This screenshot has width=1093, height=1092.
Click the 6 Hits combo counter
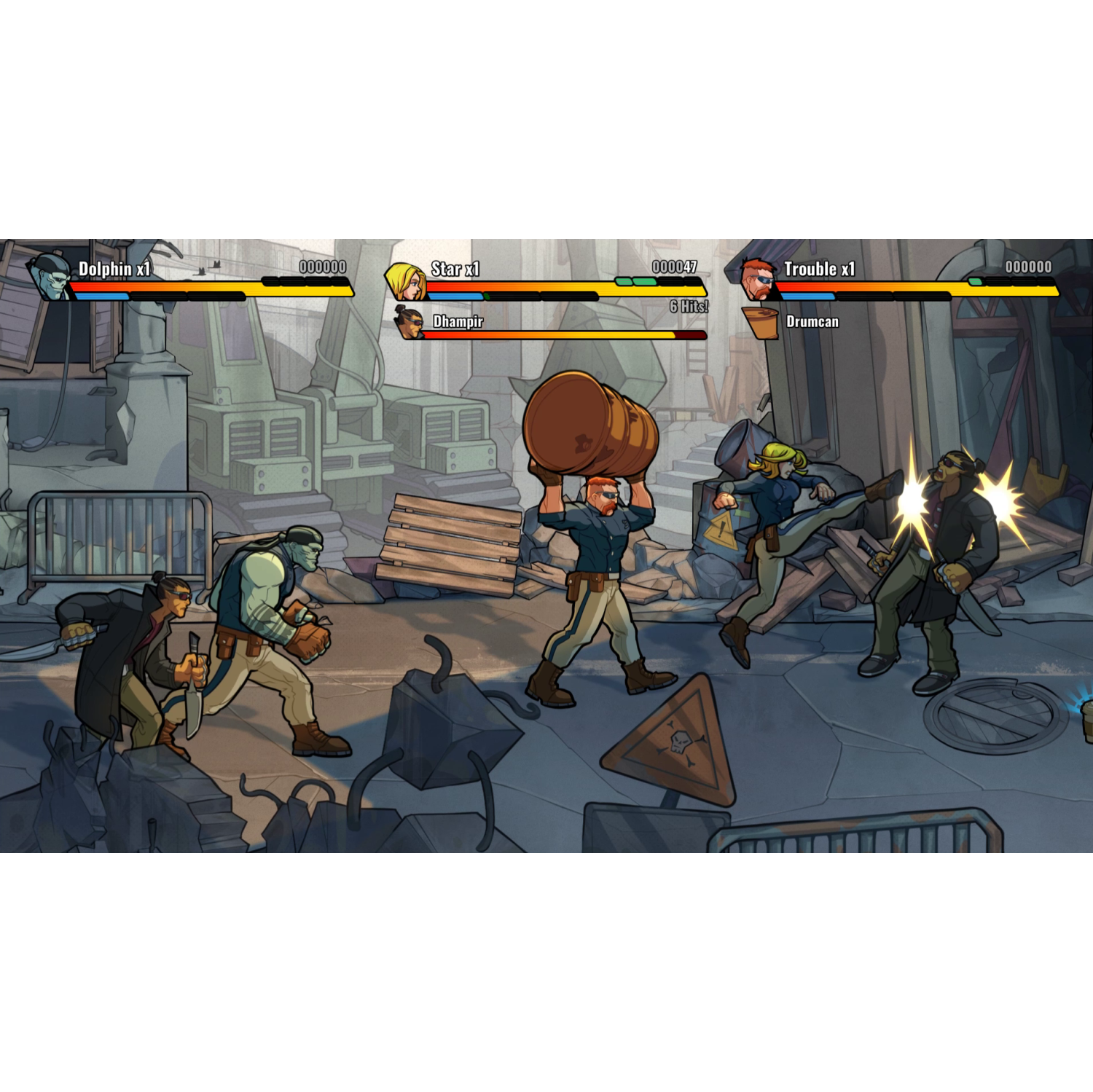click(689, 306)
